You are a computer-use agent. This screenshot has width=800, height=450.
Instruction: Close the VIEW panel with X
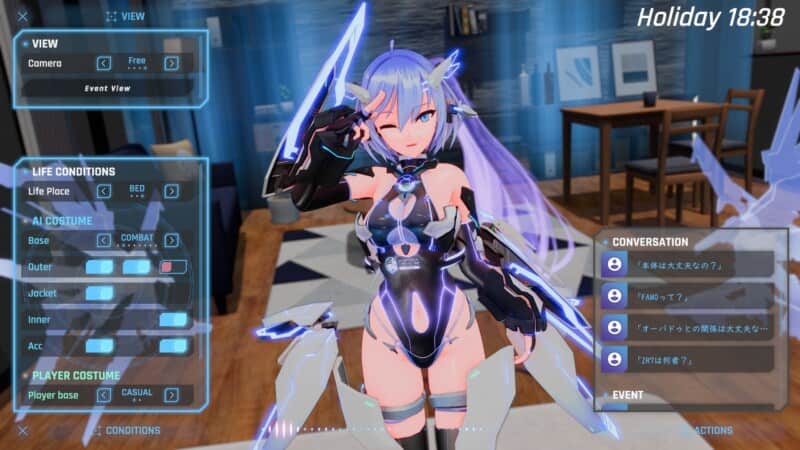(22, 16)
